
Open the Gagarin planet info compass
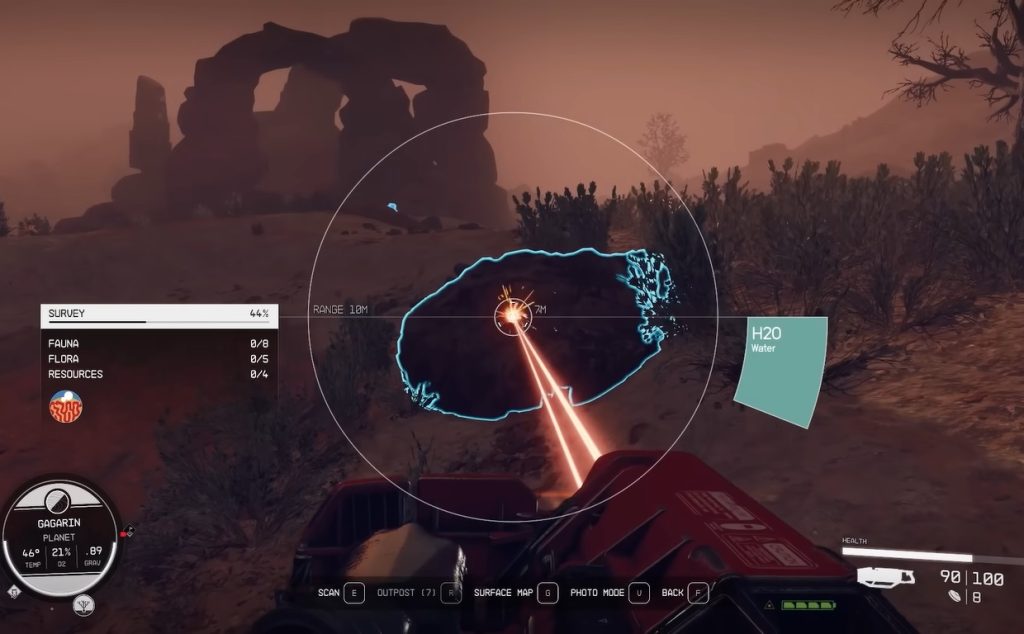[x=60, y=530]
